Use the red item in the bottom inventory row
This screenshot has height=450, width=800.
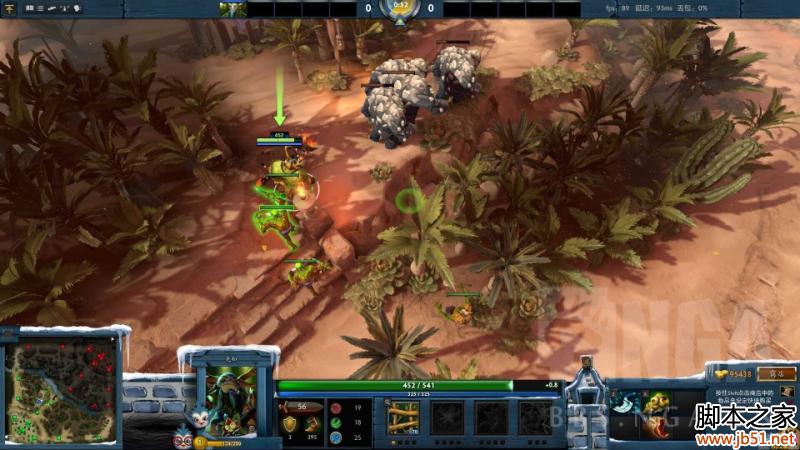[x=660, y=428]
